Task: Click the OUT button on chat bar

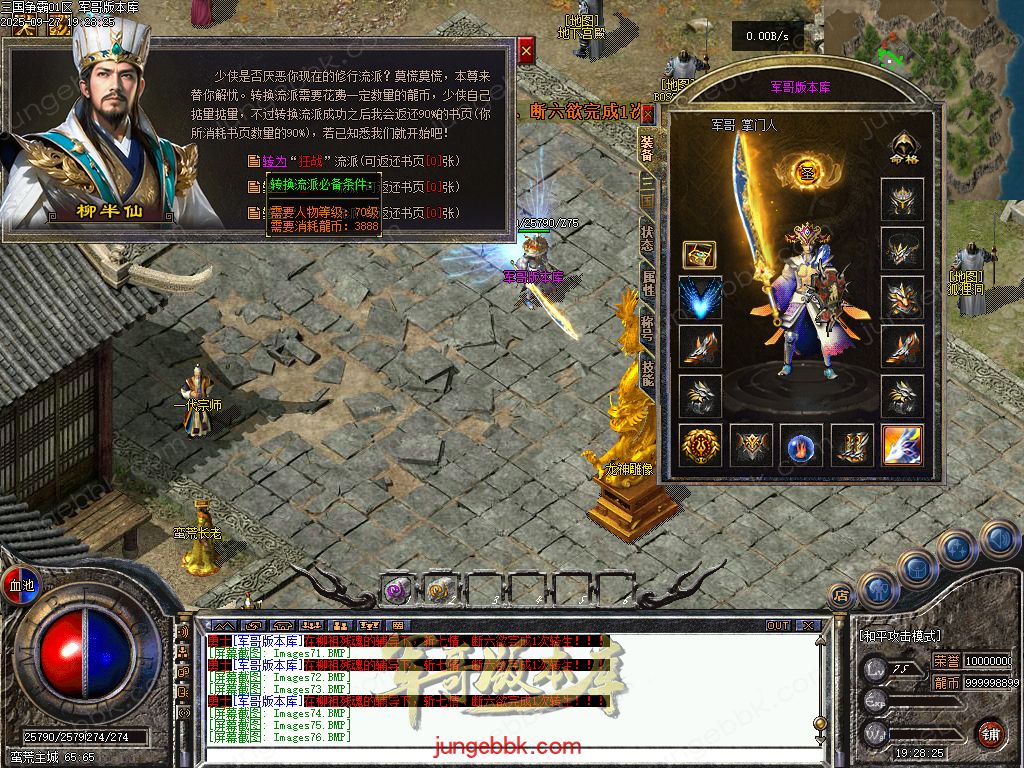Action: [778, 625]
